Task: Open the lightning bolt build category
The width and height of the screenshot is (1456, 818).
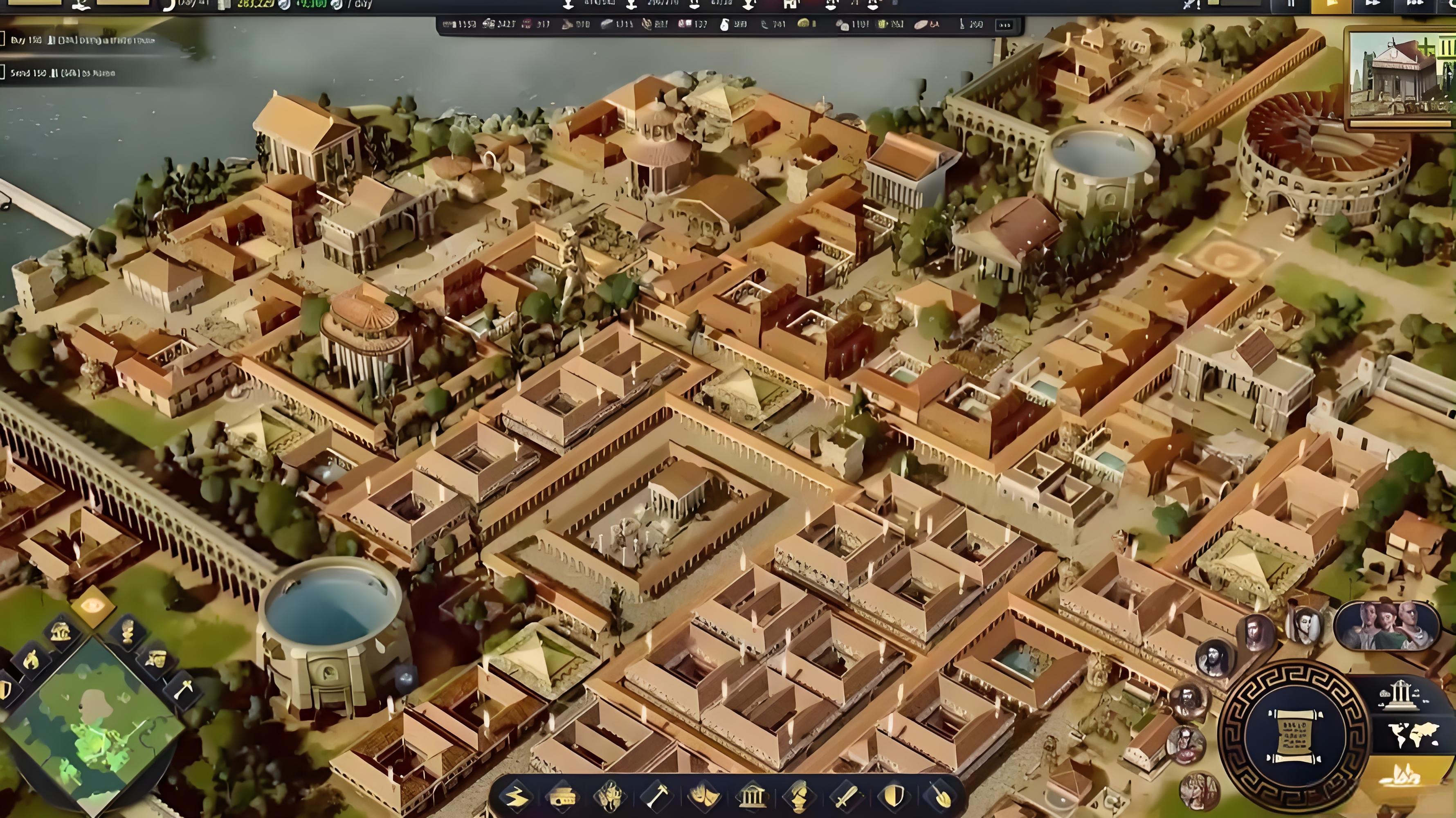Action: tap(515, 796)
